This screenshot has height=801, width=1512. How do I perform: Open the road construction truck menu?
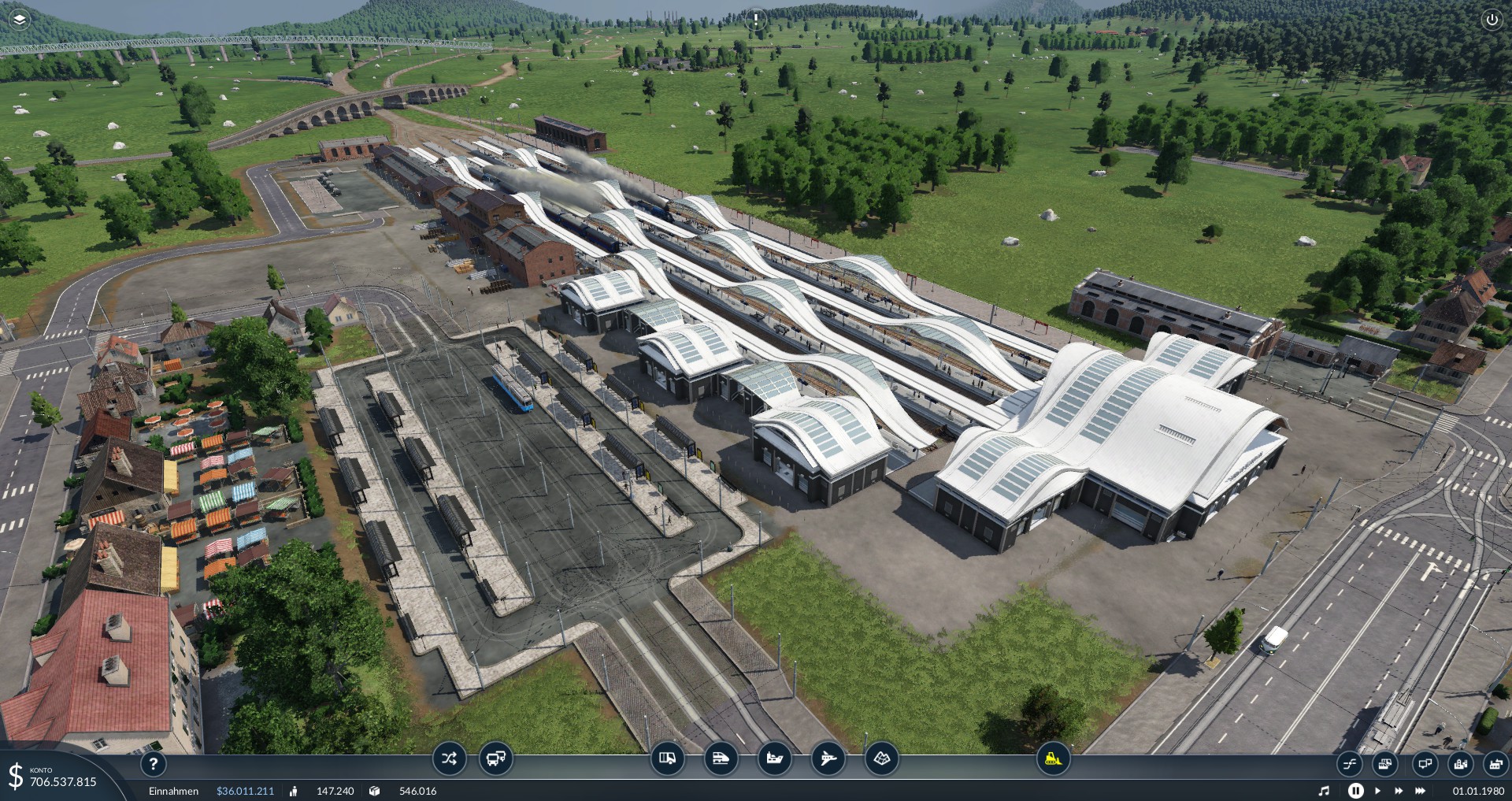(667, 758)
